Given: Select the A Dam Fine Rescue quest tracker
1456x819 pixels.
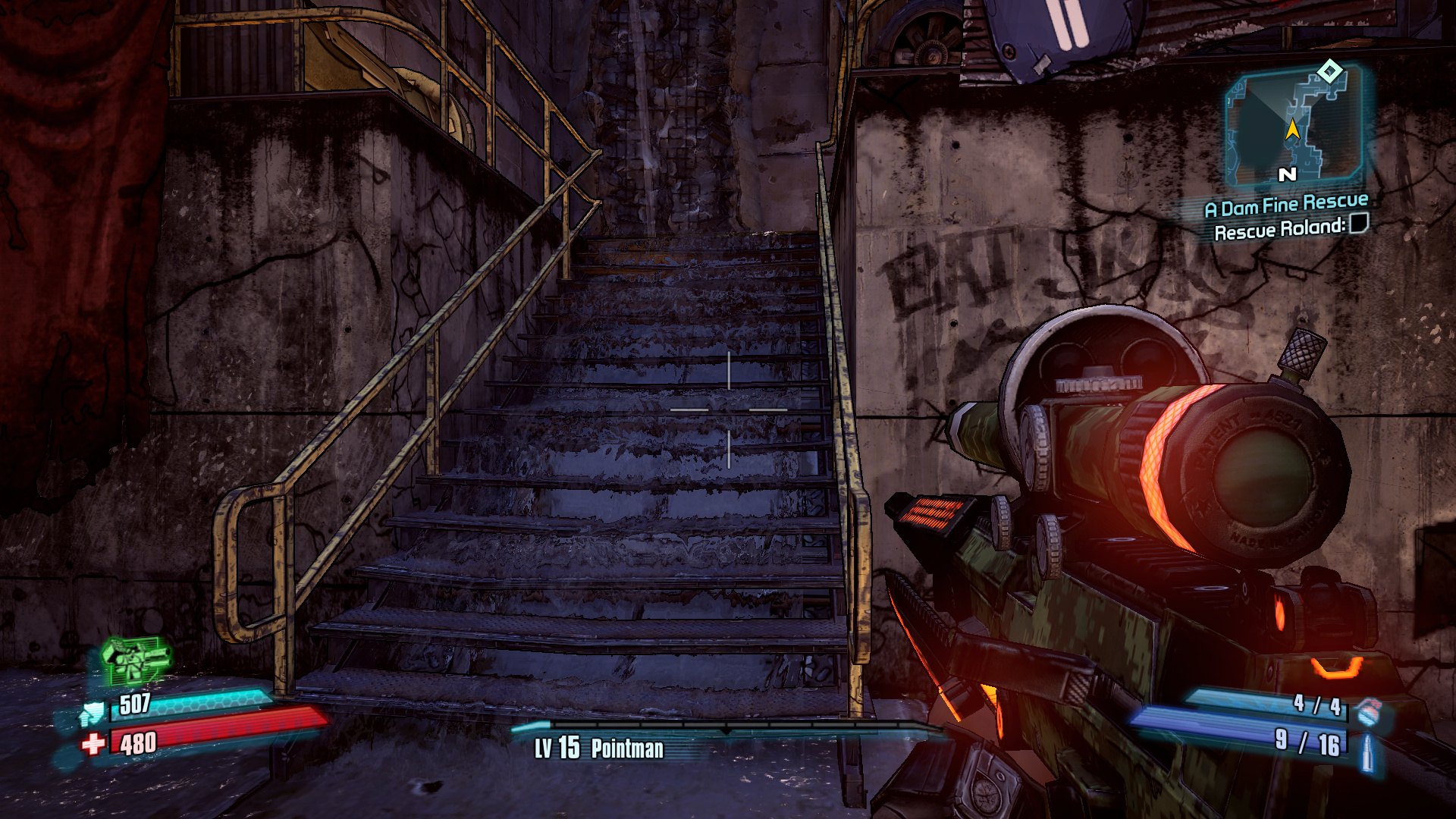Looking at the screenshot, I should pyautogui.click(x=1286, y=205).
